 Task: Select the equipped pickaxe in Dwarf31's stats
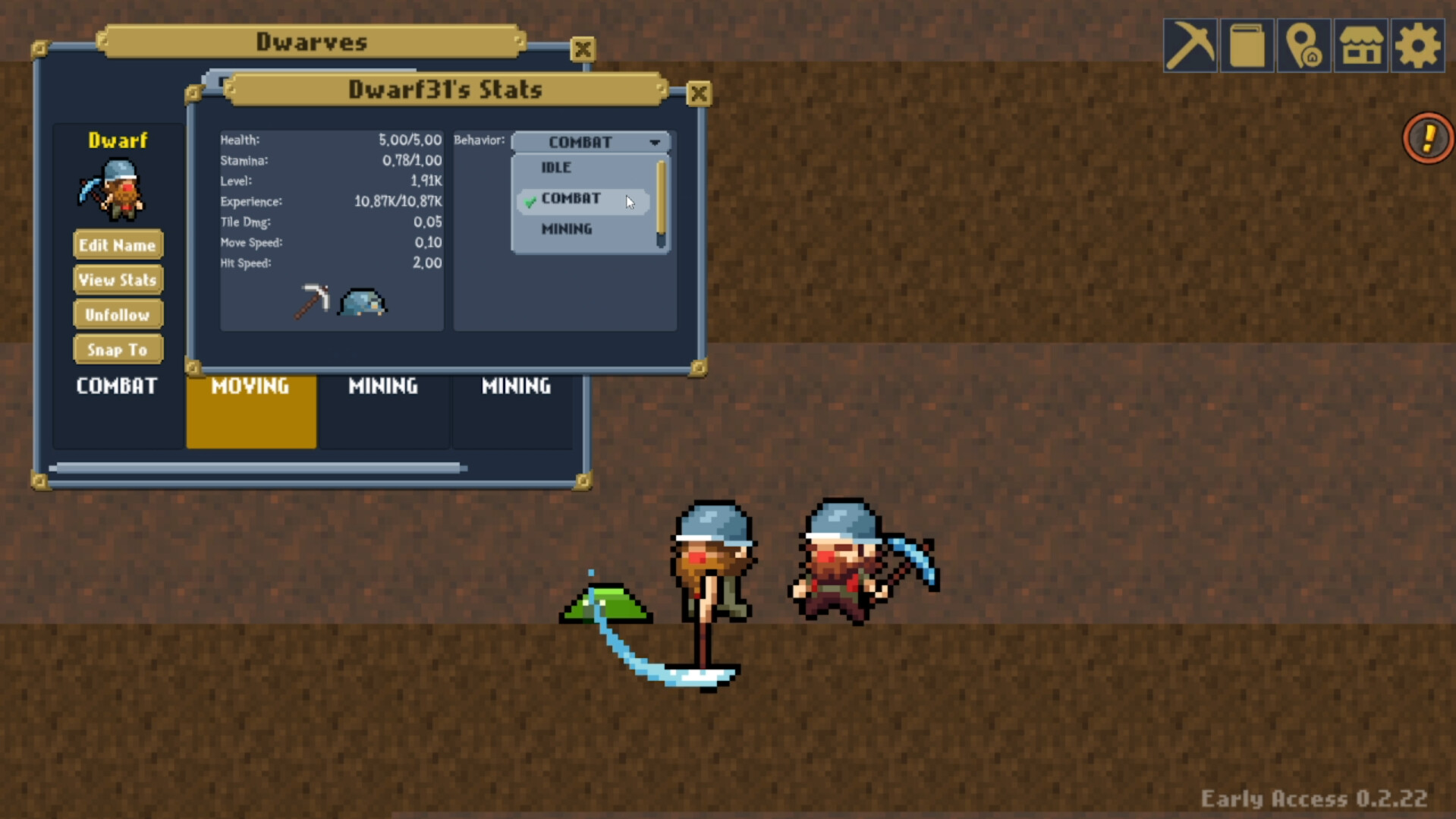click(x=313, y=301)
